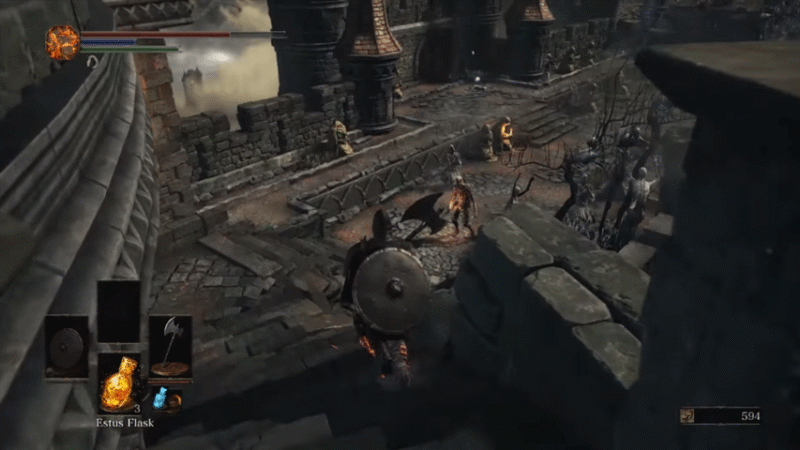Viewport: 800px width, 450px height.
Task: Select the Estus Flask quick item slot
Action: (118, 385)
